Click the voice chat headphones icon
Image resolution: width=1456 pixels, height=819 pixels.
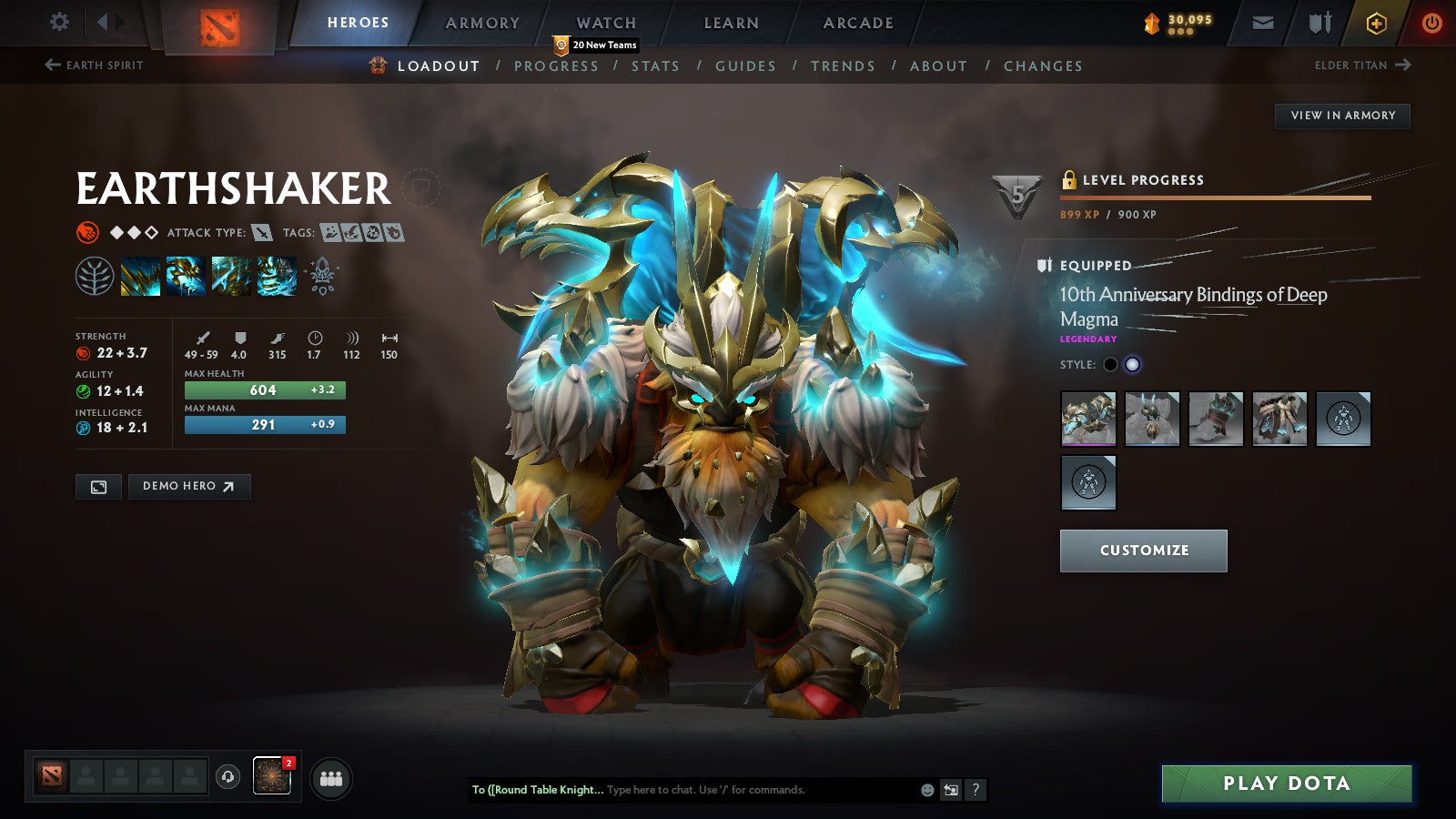click(227, 777)
